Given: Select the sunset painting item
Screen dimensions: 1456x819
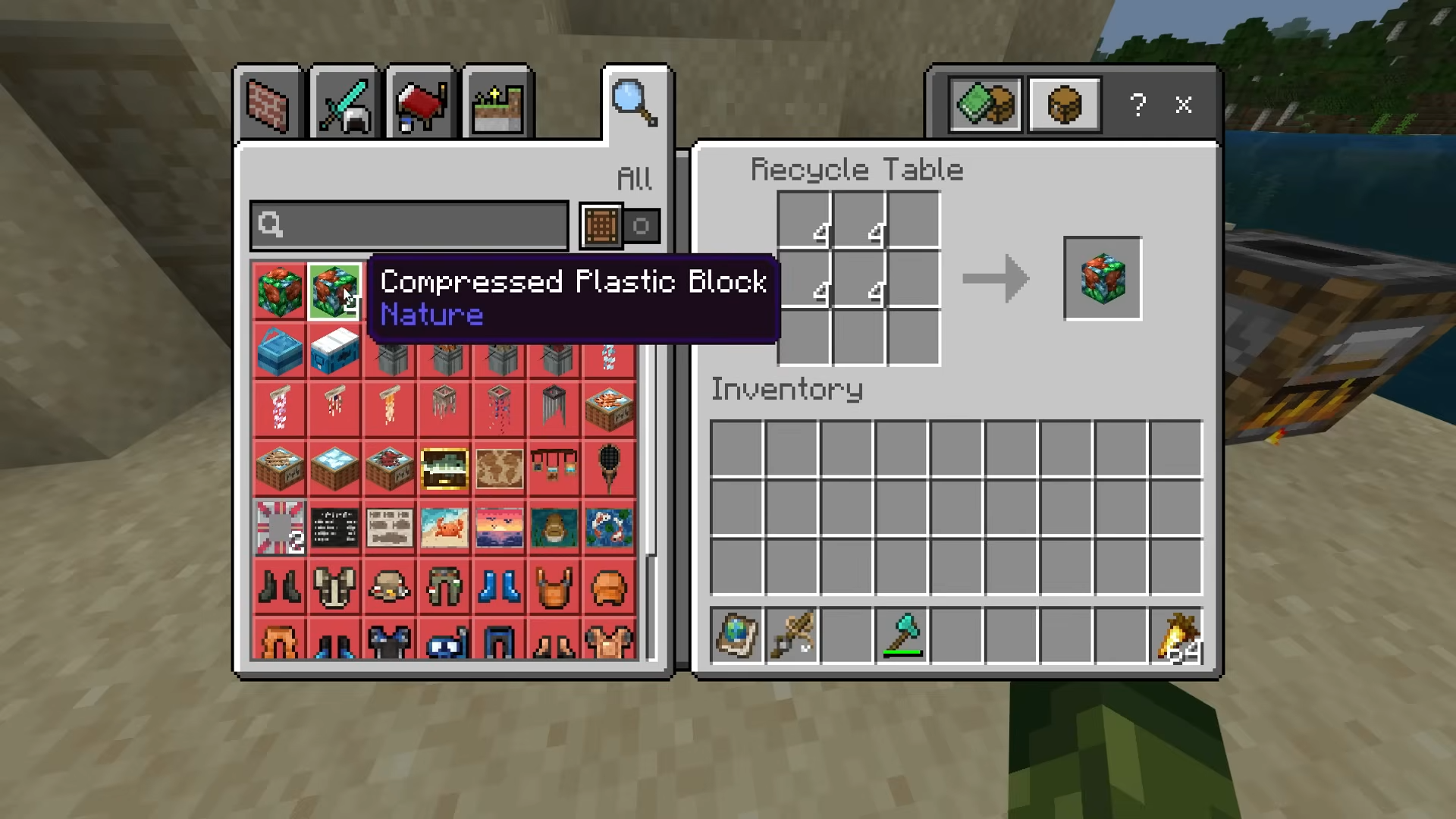Looking at the screenshot, I should click(x=499, y=527).
